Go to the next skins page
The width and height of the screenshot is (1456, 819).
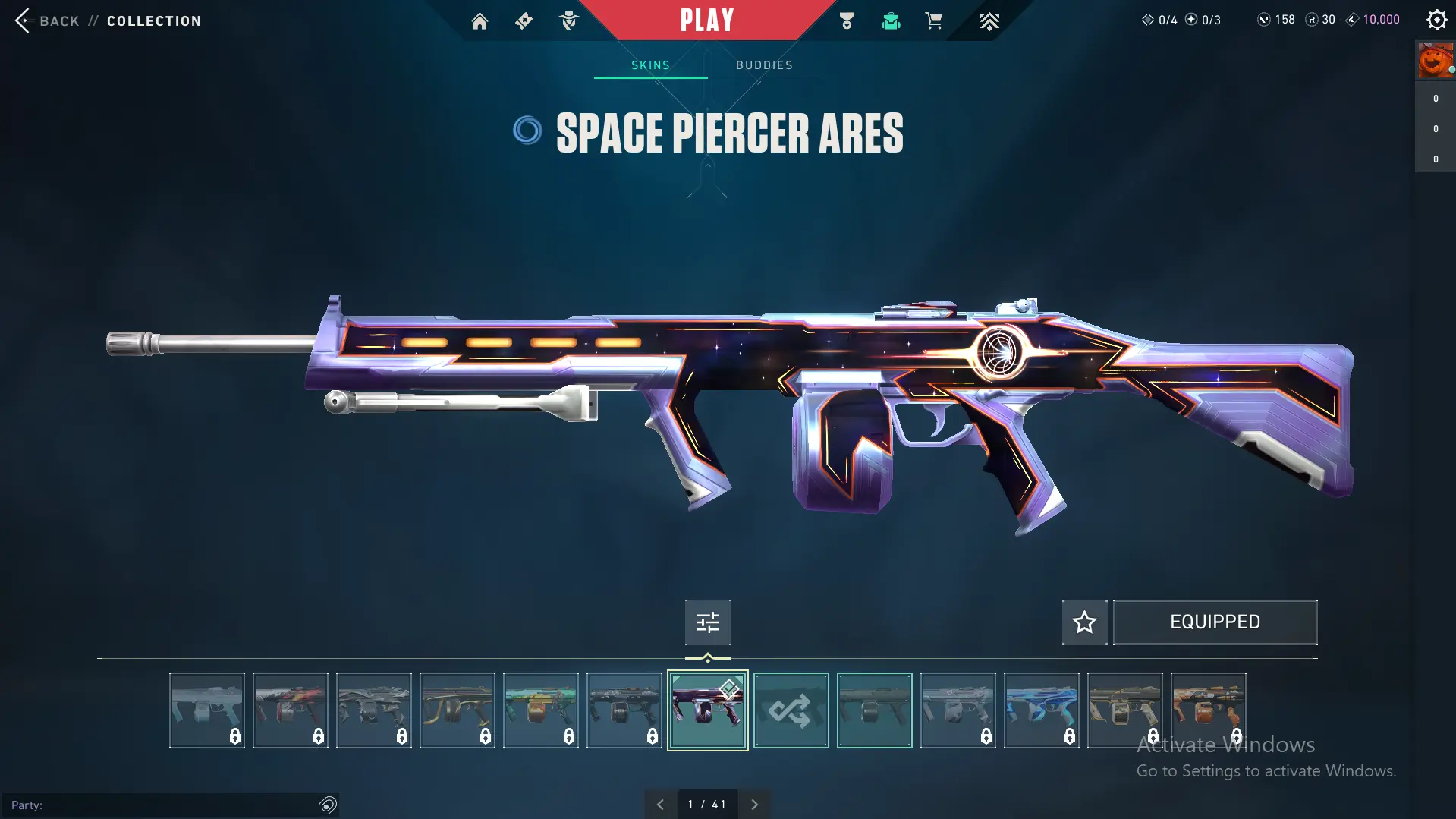pos(754,805)
